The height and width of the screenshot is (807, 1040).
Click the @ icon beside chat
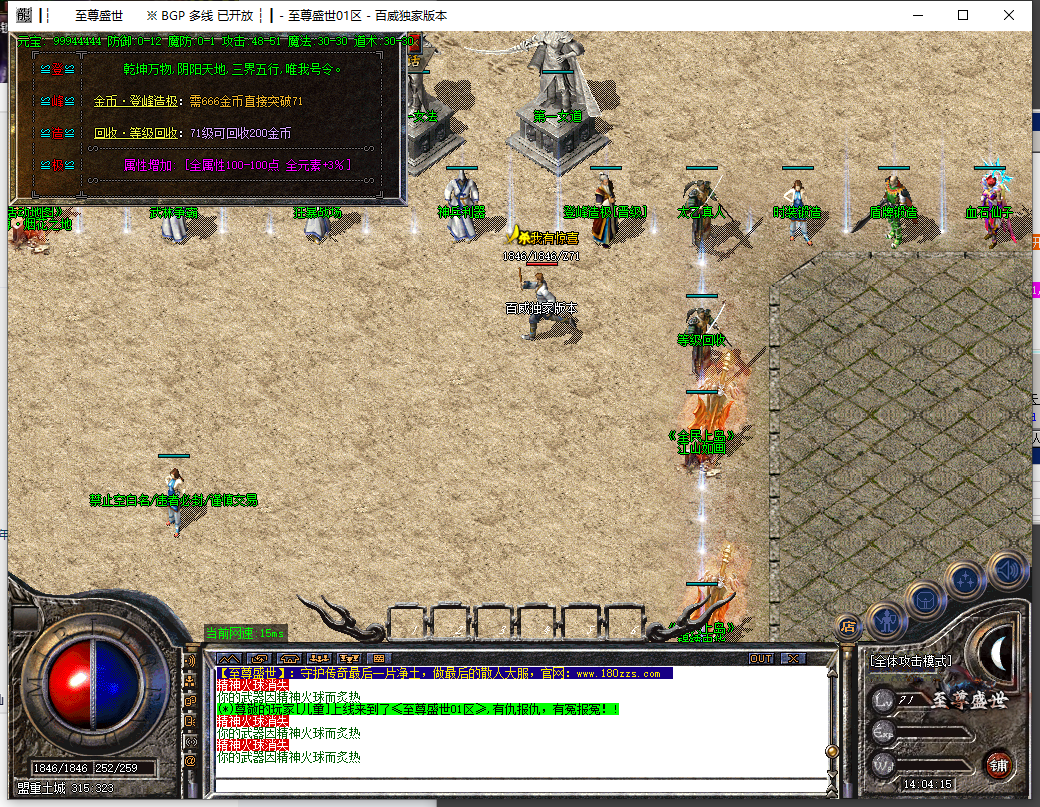pos(190,760)
